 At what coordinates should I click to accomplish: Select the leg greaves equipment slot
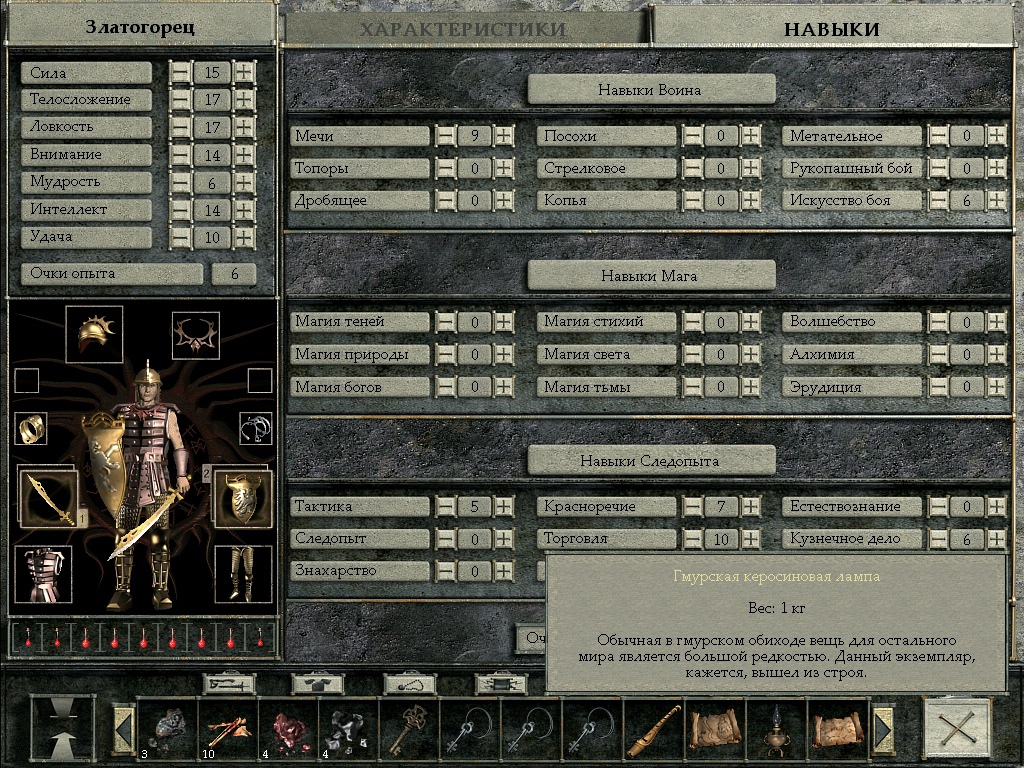[x=242, y=574]
